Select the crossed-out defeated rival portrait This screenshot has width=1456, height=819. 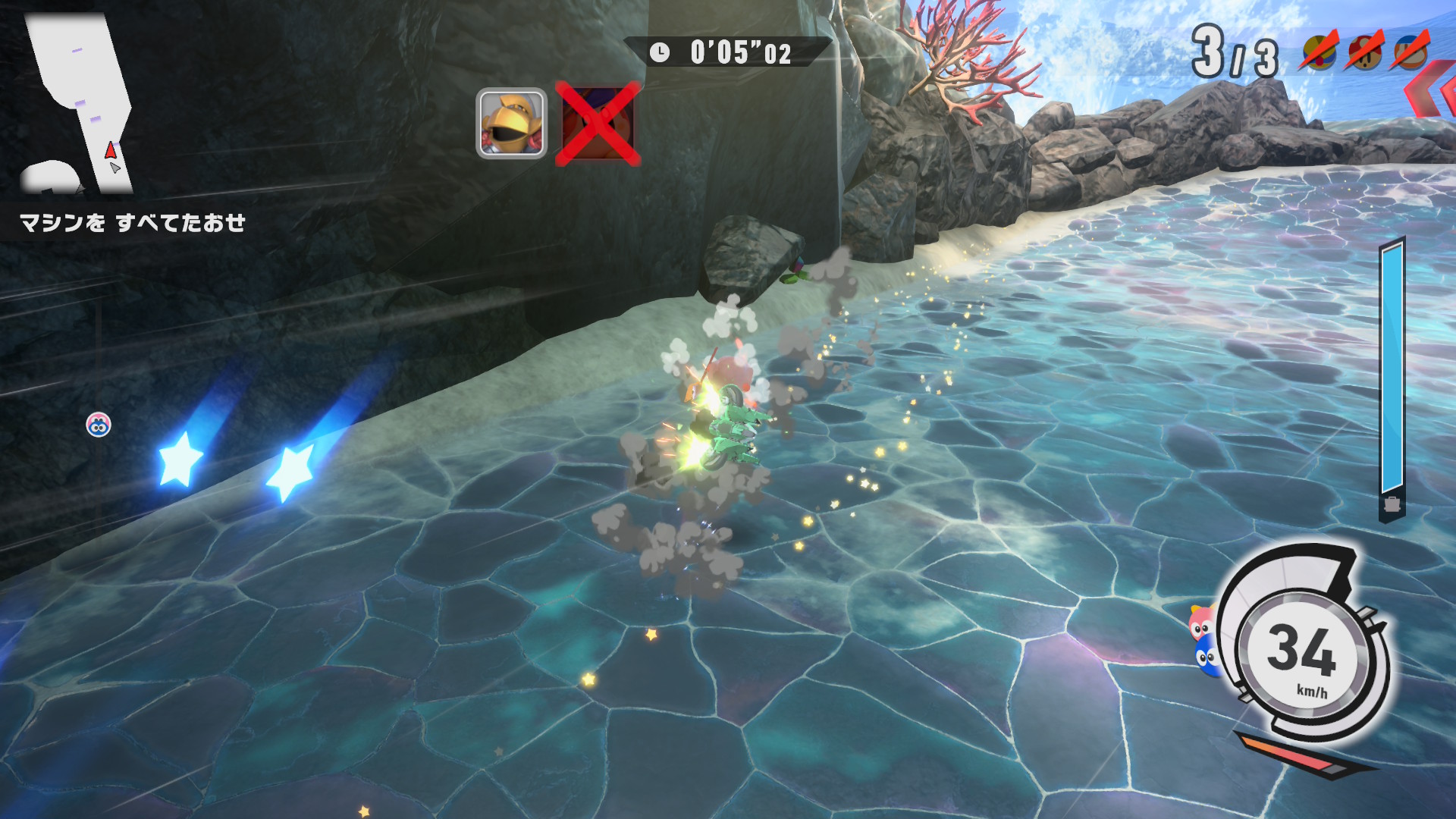598,123
